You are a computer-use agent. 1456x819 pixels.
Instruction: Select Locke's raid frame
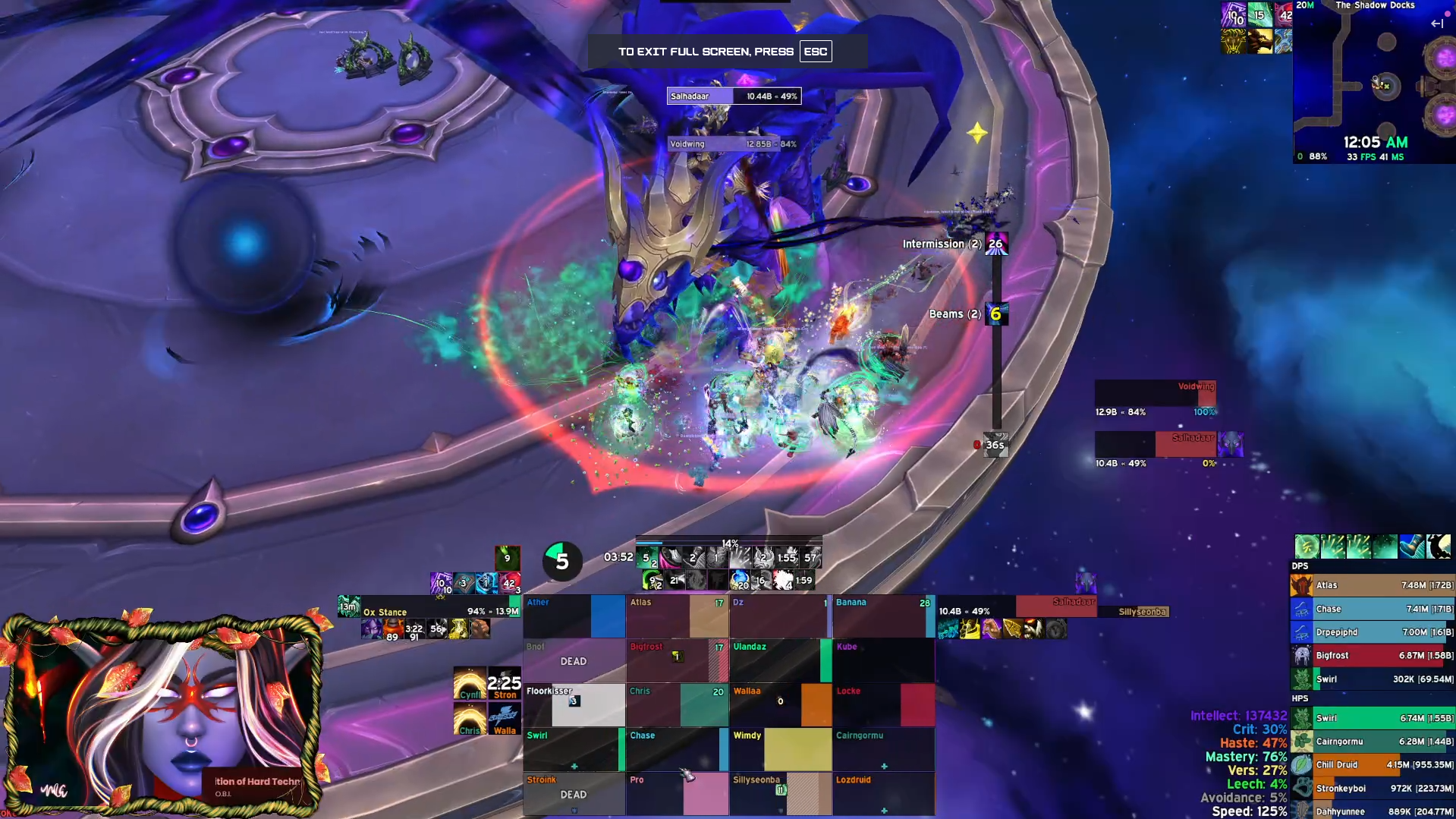tap(884, 705)
